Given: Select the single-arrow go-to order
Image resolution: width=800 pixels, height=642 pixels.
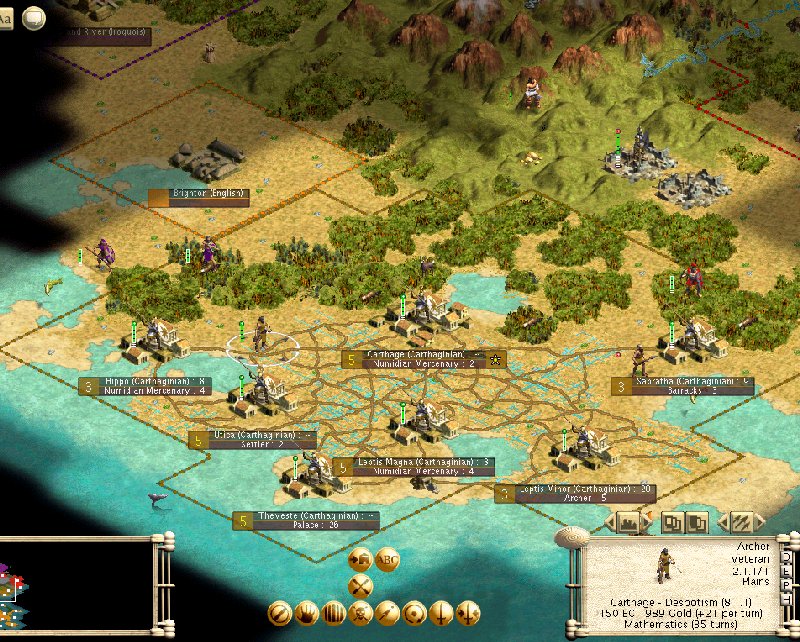Looking at the screenshot, I should 387,612.
